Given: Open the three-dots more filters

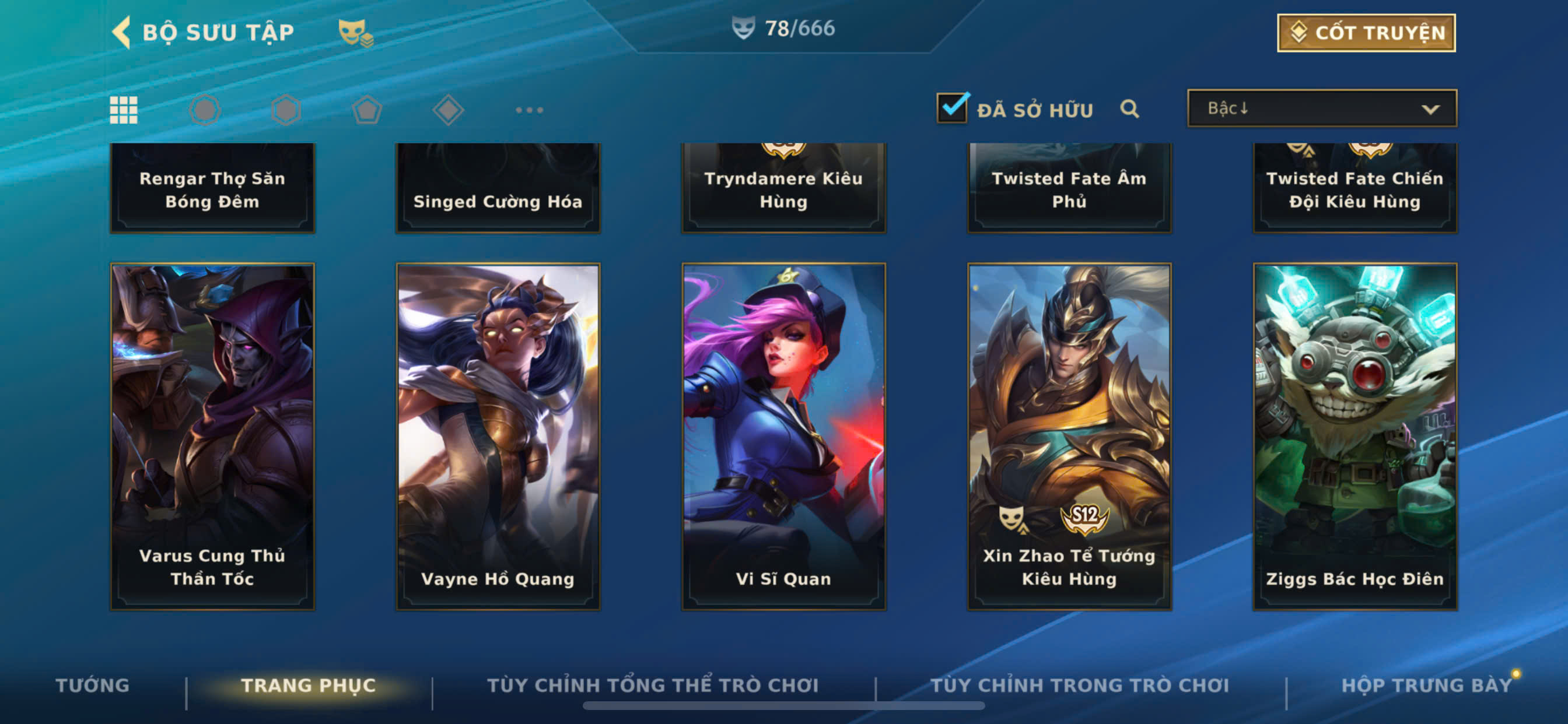Looking at the screenshot, I should [x=529, y=110].
